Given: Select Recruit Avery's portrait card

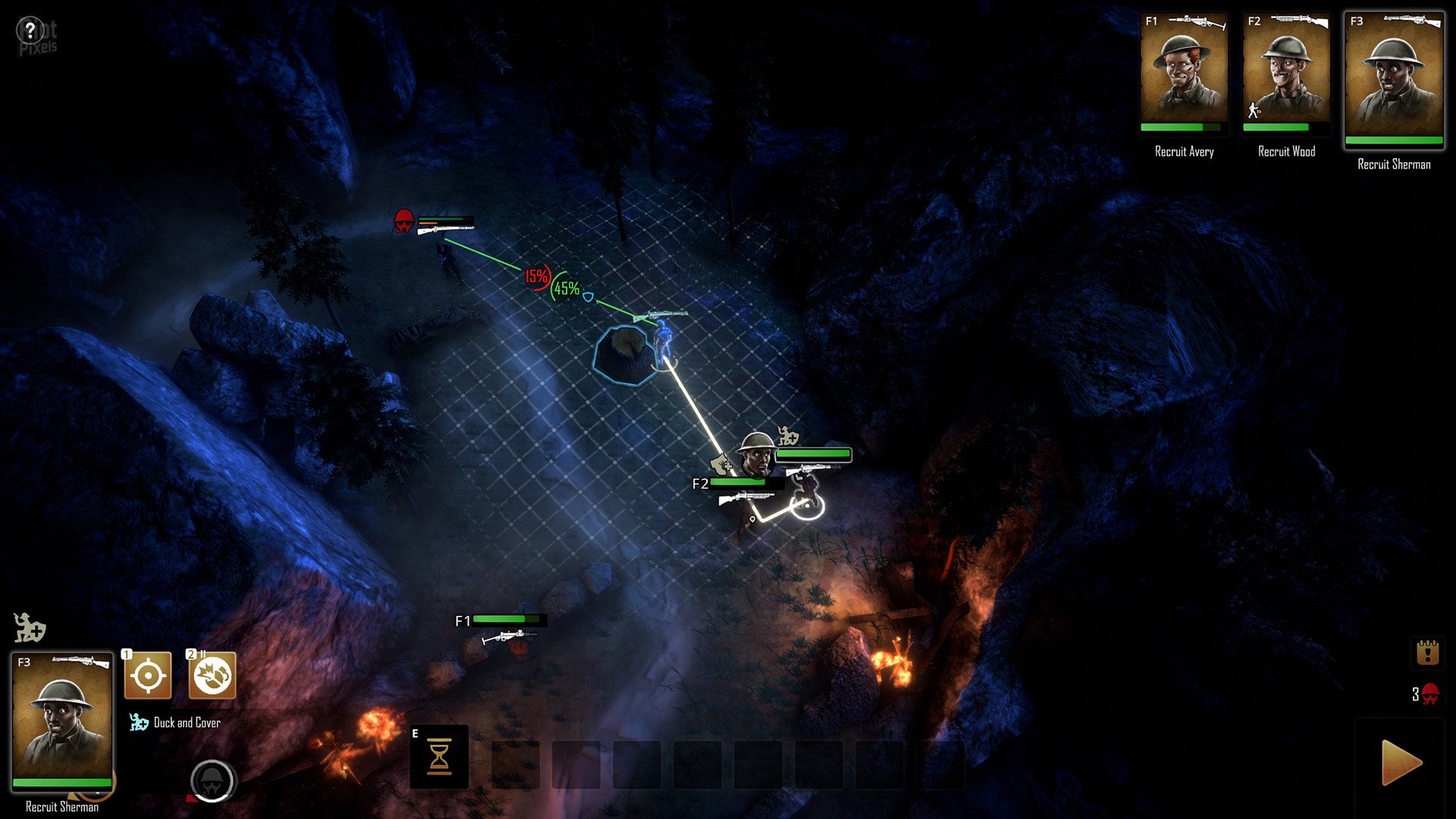Looking at the screenshot, I should [1184, 74].
